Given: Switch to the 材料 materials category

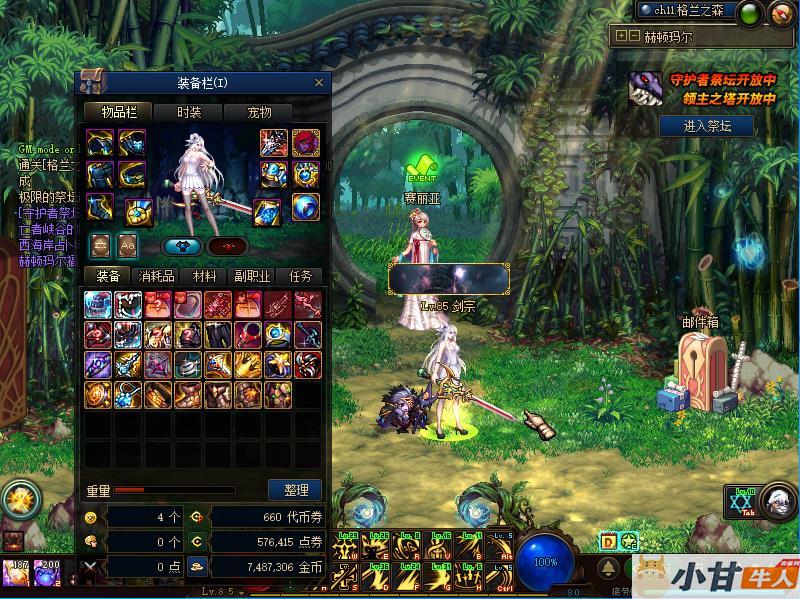Looking at the screenshot, I should point(204,276).
